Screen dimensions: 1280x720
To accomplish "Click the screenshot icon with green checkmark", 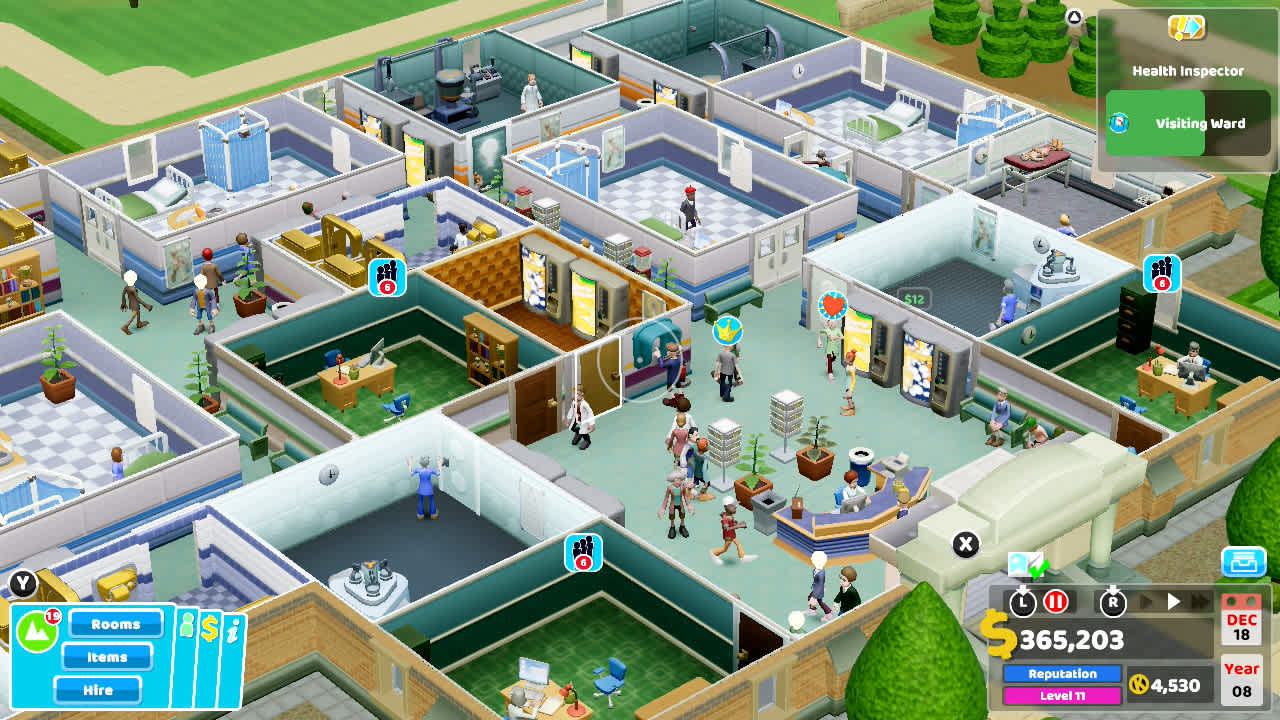I will click(x=1026, y=566).
